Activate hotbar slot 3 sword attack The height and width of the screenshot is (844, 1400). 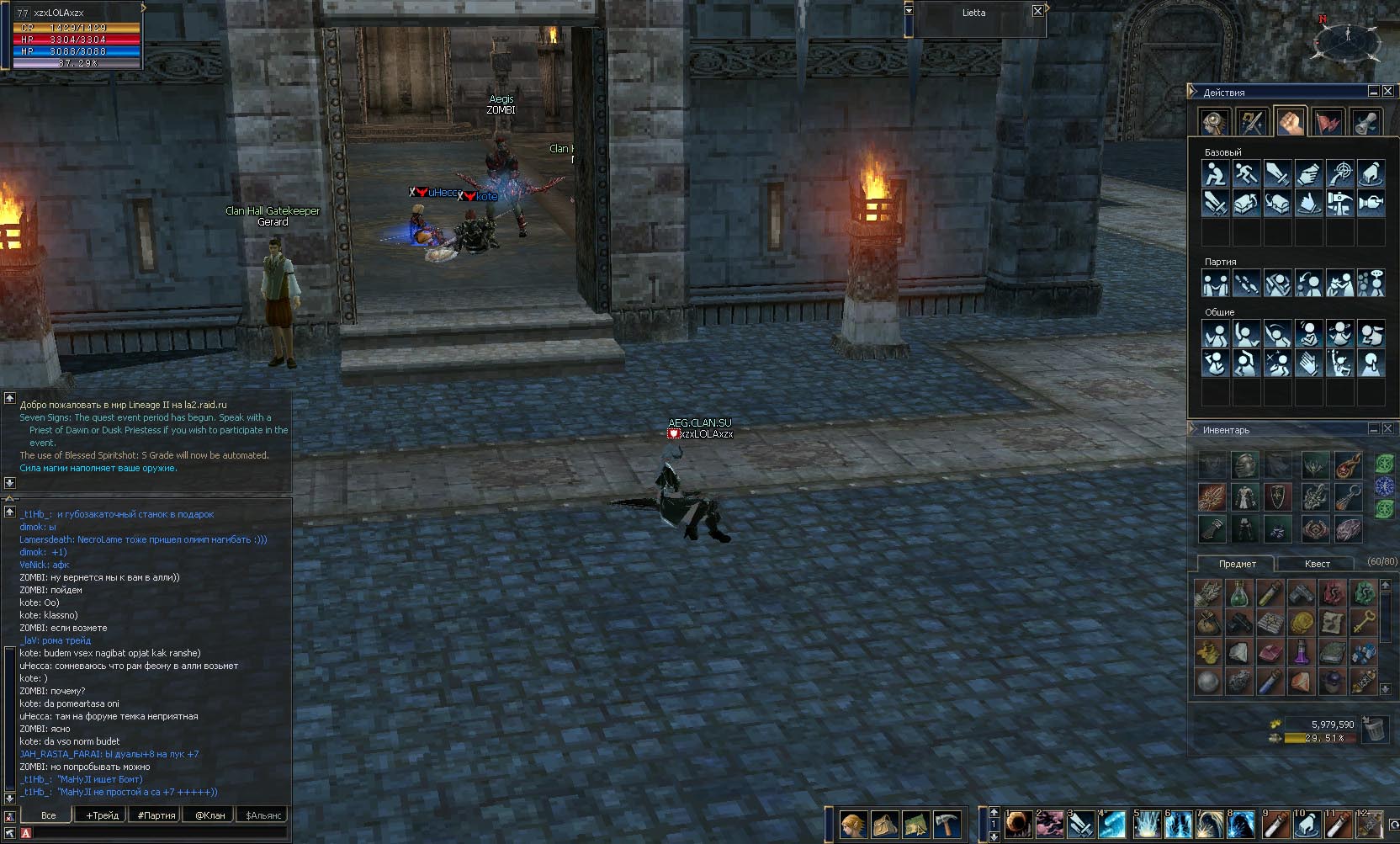point(1081,824)
